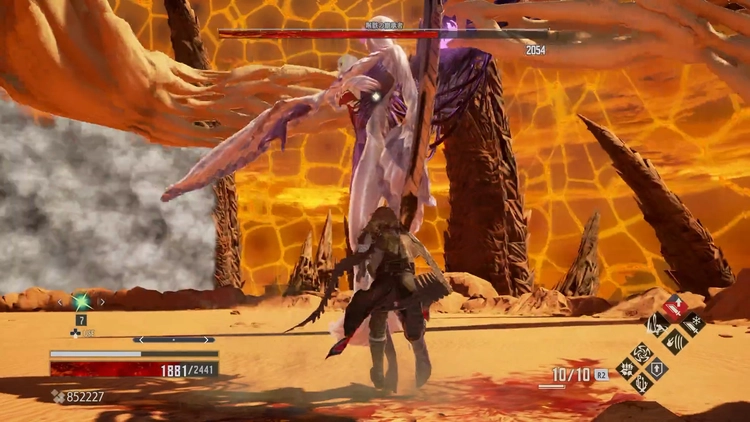The image size is (750, 422).
Task: Activate the sword with snowflake gift
Action: click(x=692, y=323)
